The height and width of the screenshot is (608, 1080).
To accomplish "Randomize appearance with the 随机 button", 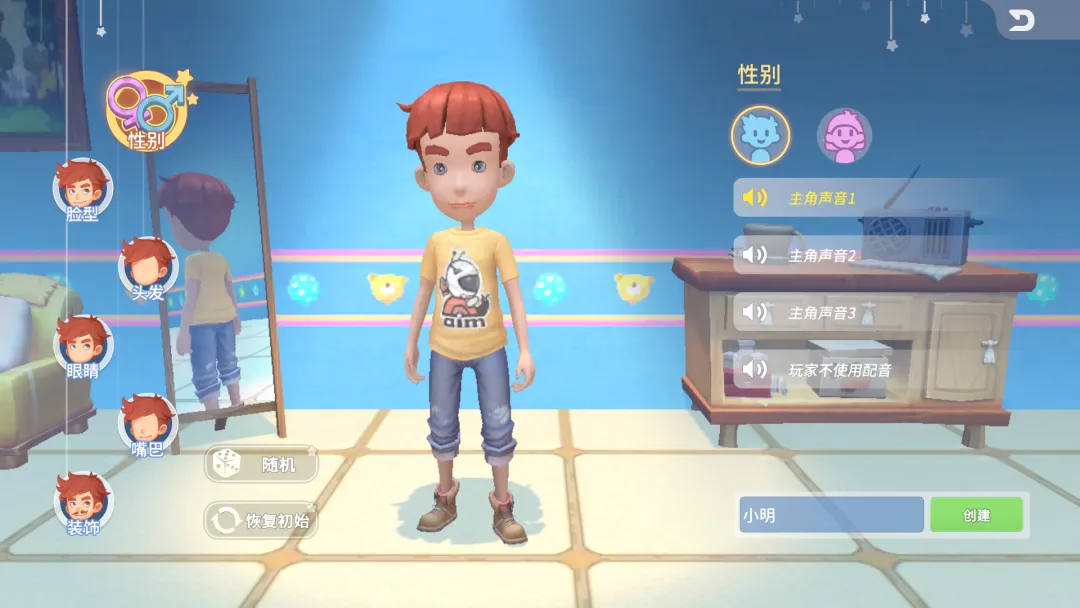I will pyautogui.click(x=262, y=464).
